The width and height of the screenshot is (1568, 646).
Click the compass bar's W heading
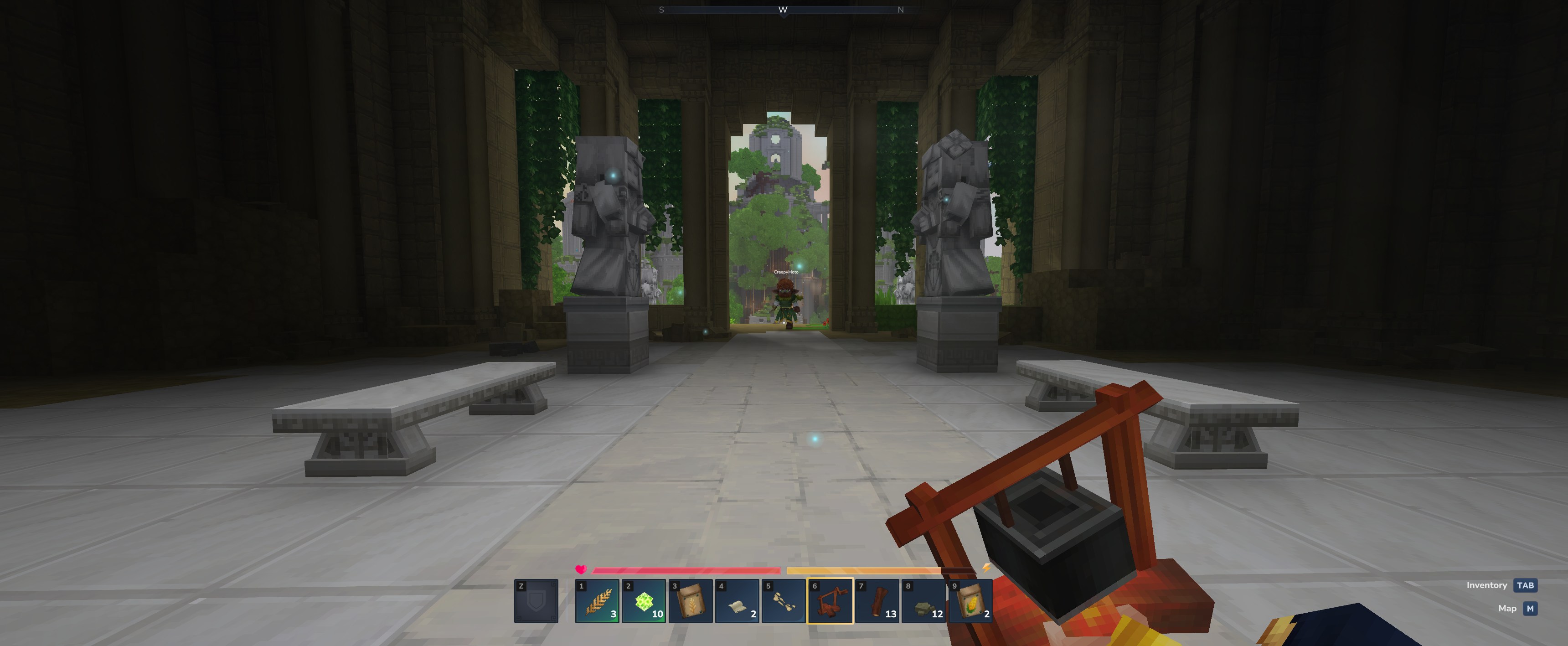783,10
